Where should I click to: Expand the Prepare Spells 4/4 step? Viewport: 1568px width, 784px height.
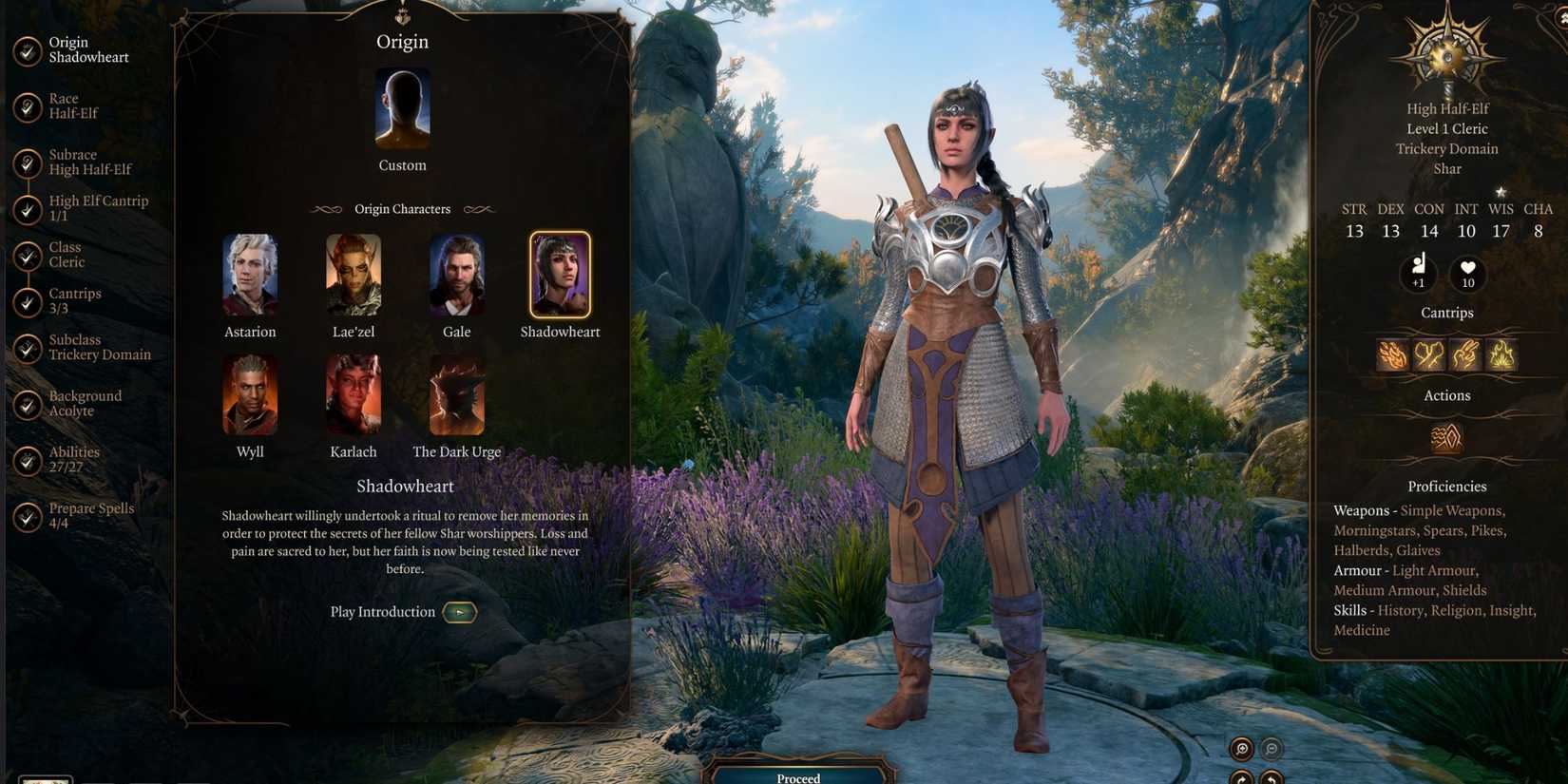click(x=90, y=514)
